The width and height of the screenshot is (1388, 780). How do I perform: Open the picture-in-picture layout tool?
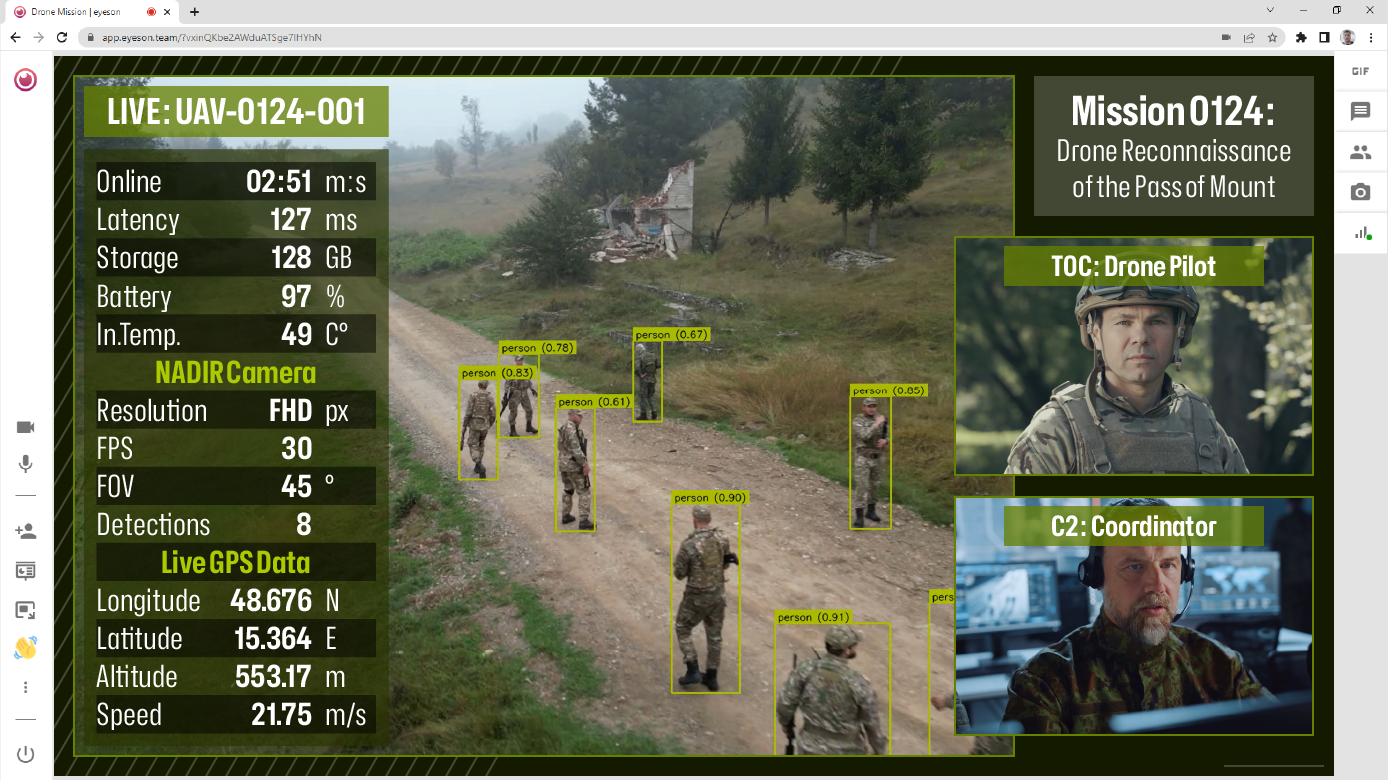coord(24,610)
